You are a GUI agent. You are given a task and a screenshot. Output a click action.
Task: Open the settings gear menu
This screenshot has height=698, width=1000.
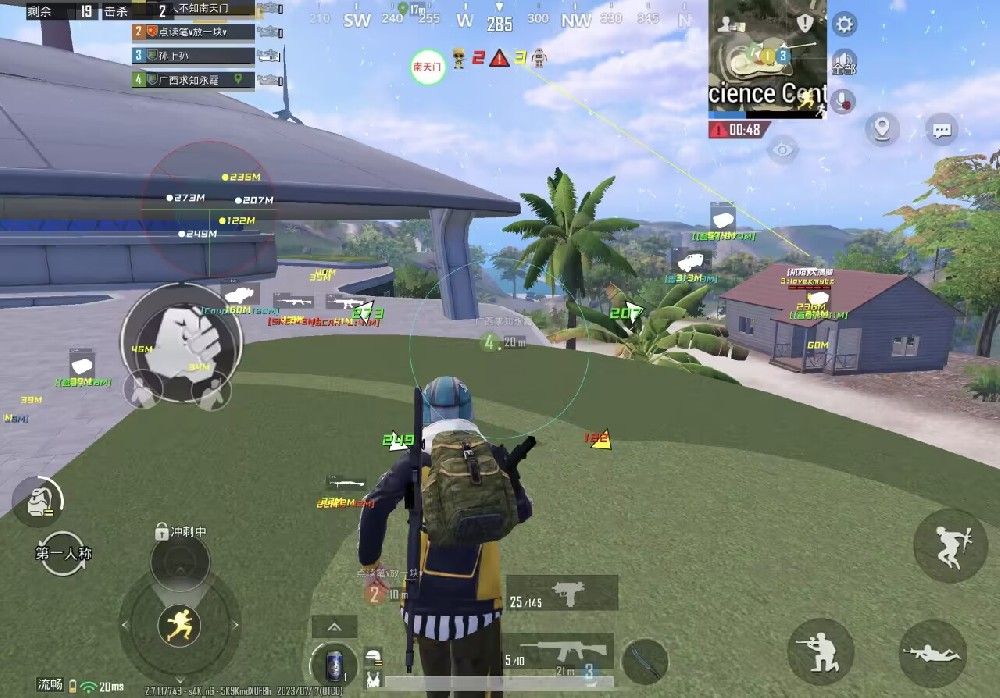(x=845, y=25)
